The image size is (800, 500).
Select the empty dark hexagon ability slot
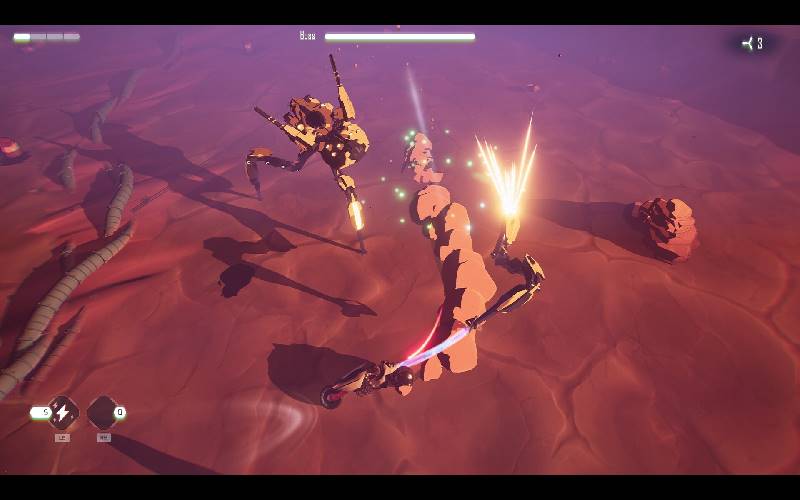point(102,412)
